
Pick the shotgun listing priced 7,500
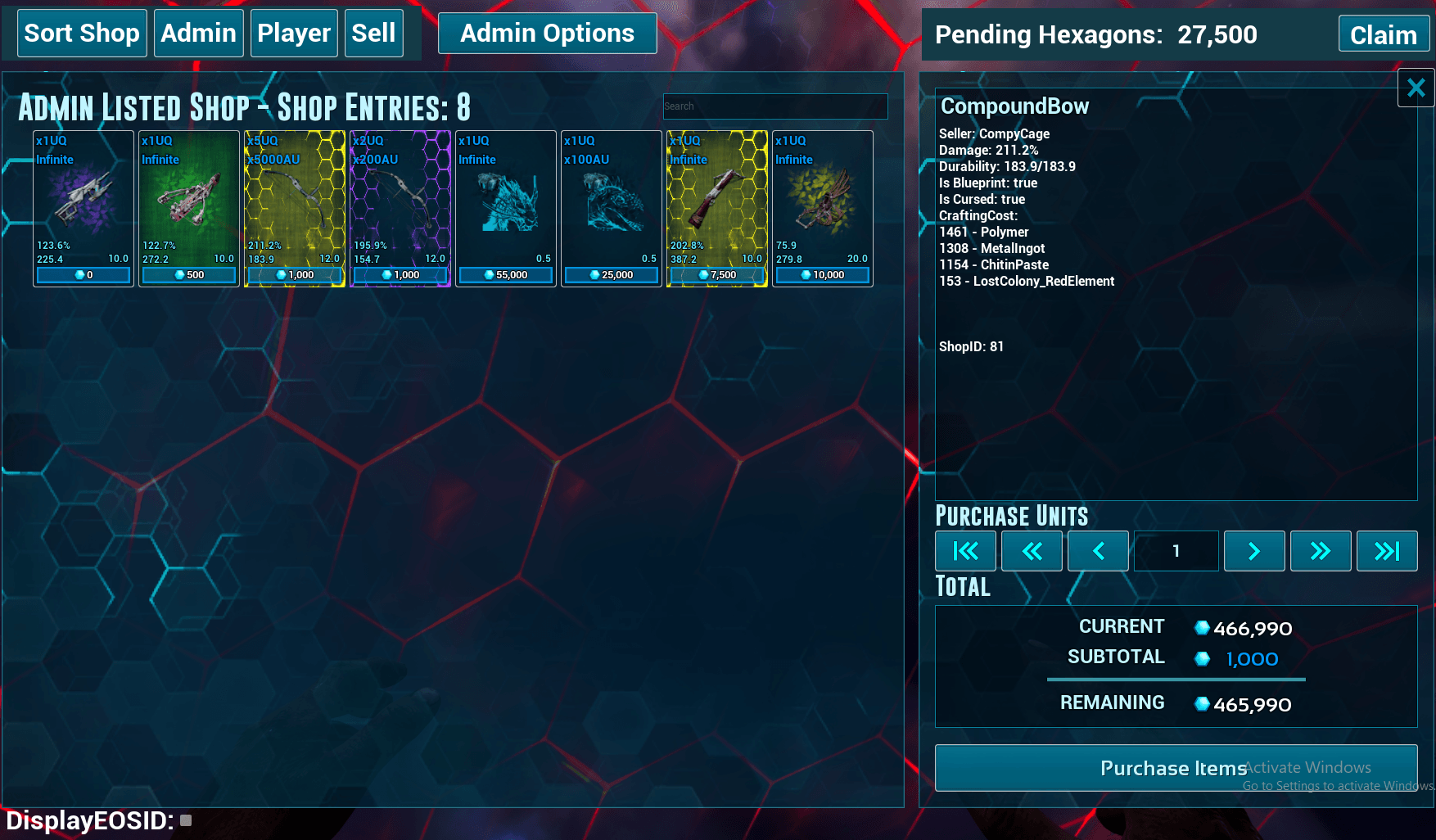[x=716, y=209]
